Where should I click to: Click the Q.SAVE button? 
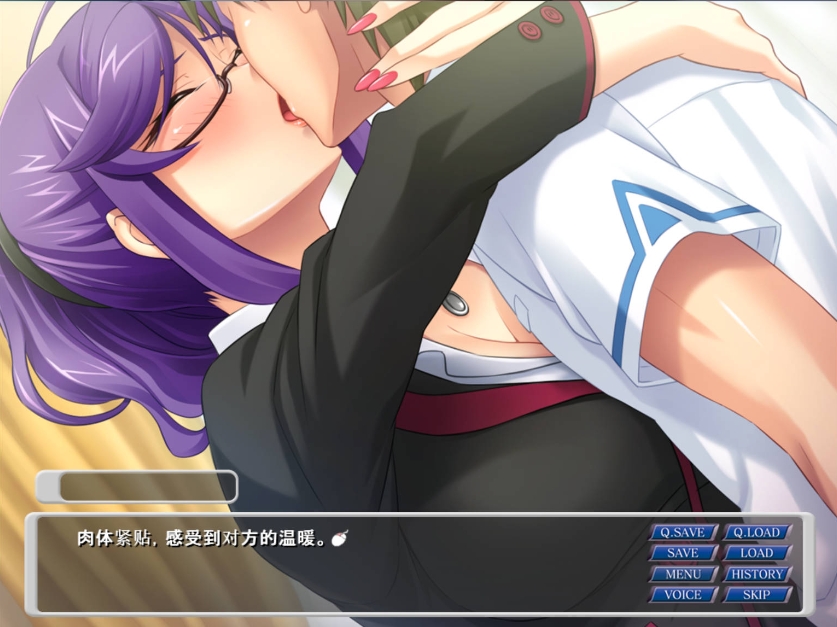(683, 532)
